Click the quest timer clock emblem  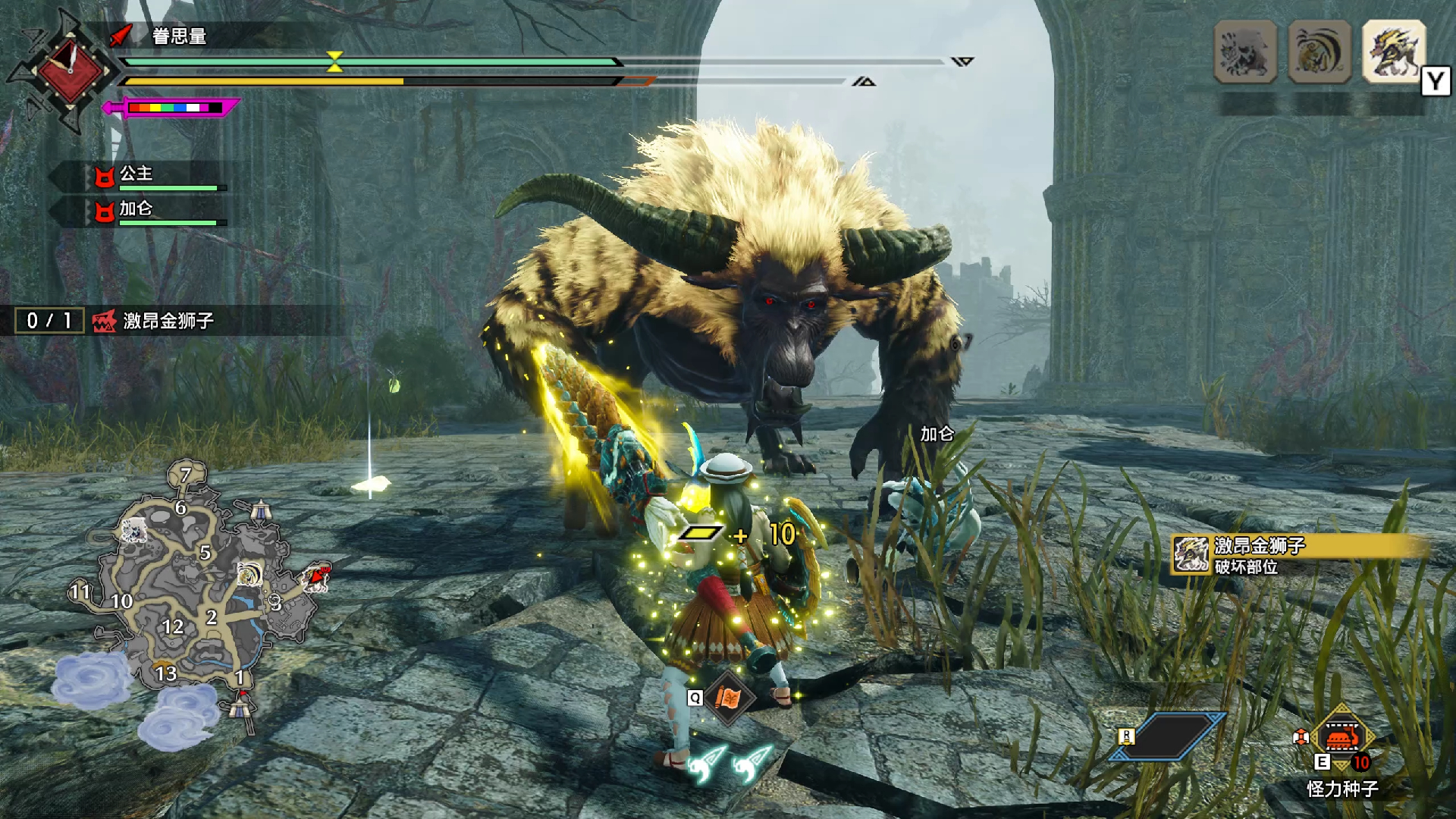70,71
